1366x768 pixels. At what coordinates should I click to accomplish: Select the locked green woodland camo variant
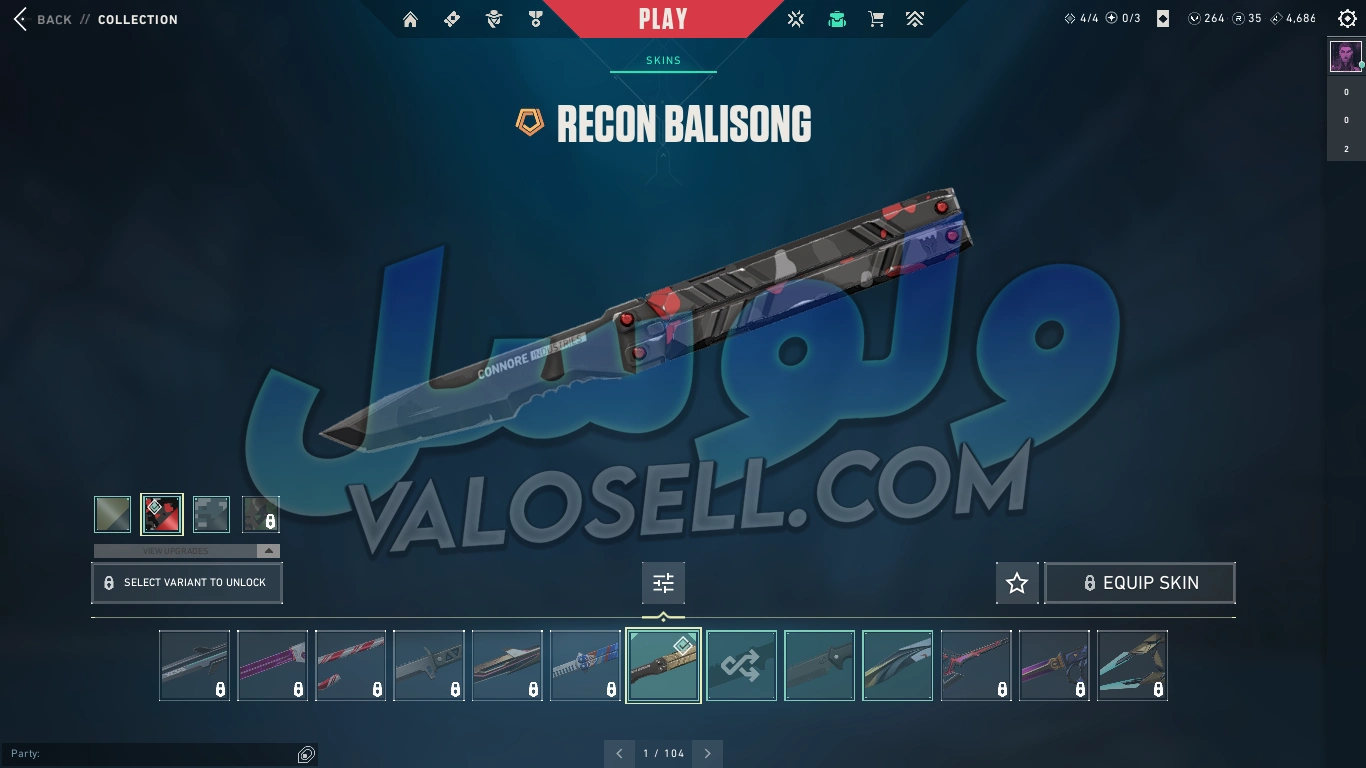click(261, 514)
